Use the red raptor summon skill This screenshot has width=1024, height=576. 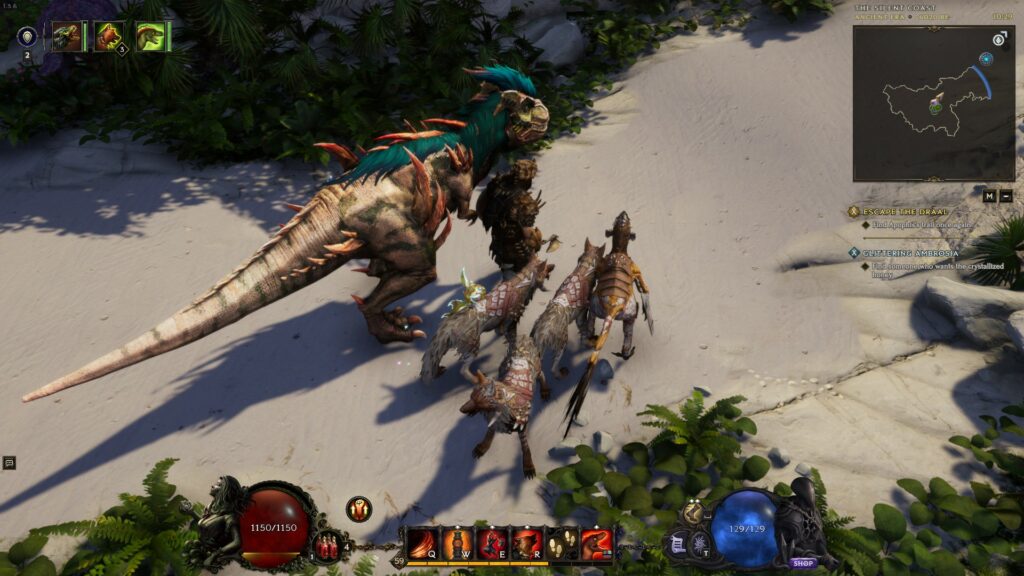tap(597, 544)
